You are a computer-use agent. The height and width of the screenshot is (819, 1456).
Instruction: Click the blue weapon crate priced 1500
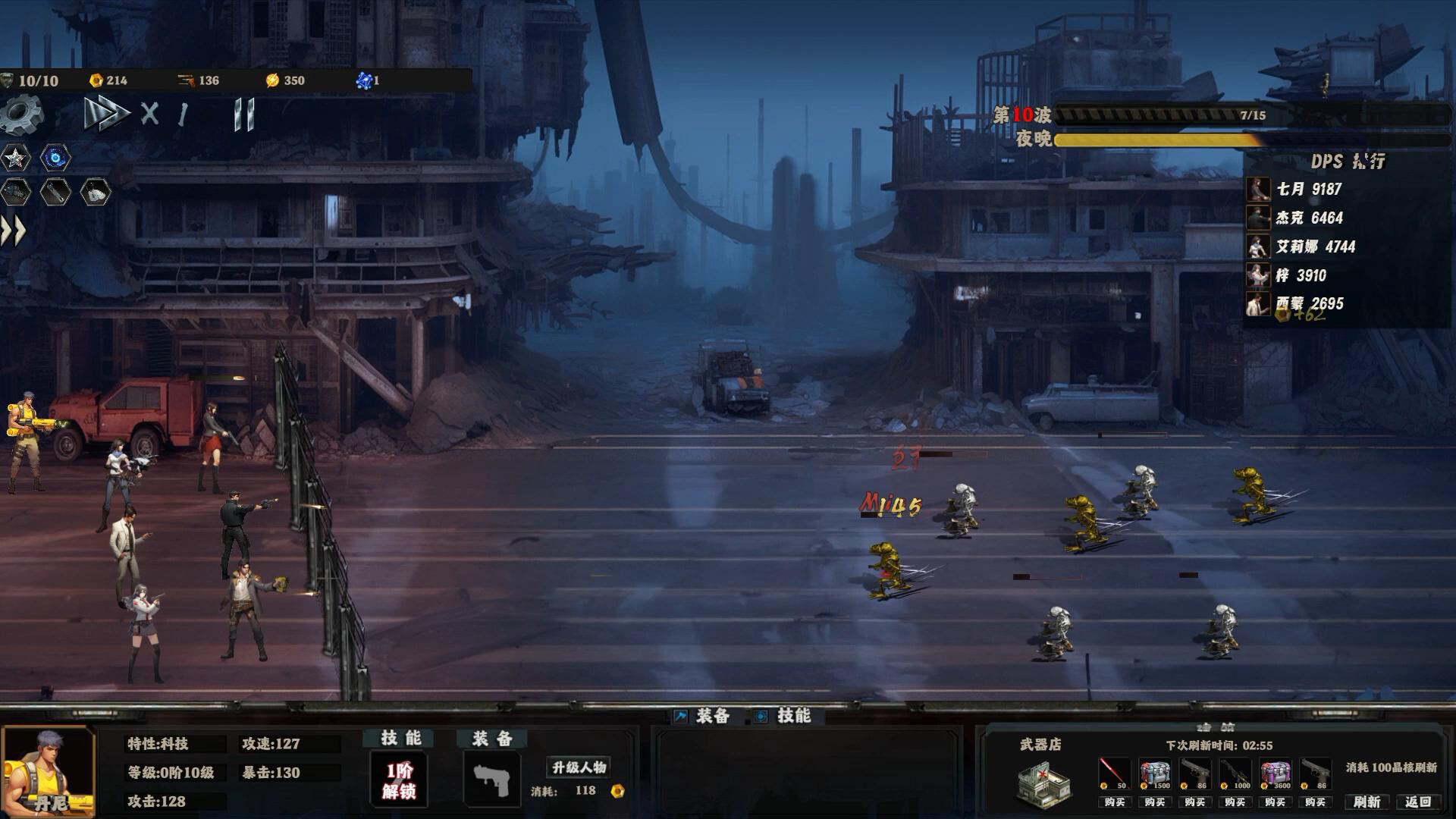(x=1154, y=772)
